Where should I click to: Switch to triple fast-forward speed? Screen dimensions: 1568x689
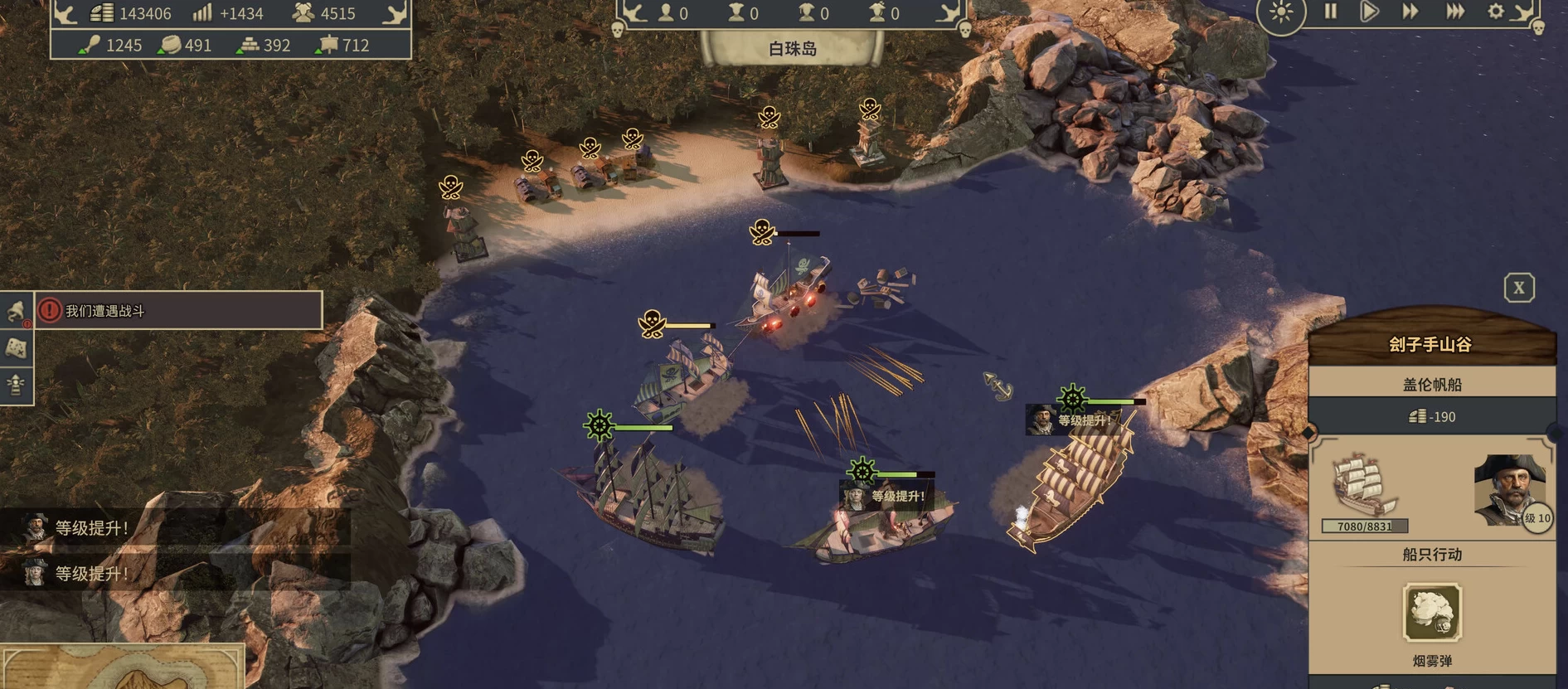click(1455, 12)
